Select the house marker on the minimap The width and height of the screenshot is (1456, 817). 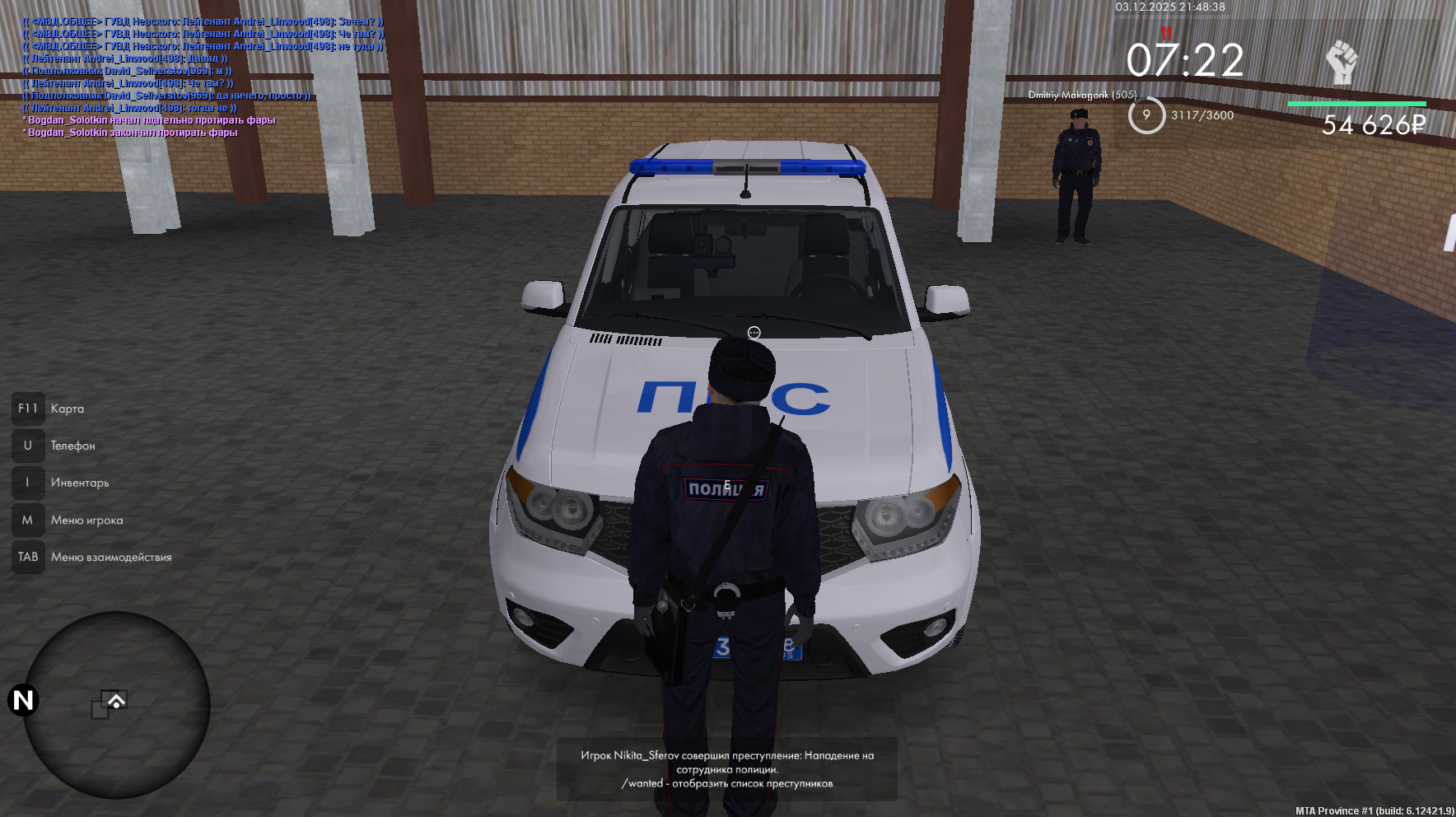pos(116,701)
